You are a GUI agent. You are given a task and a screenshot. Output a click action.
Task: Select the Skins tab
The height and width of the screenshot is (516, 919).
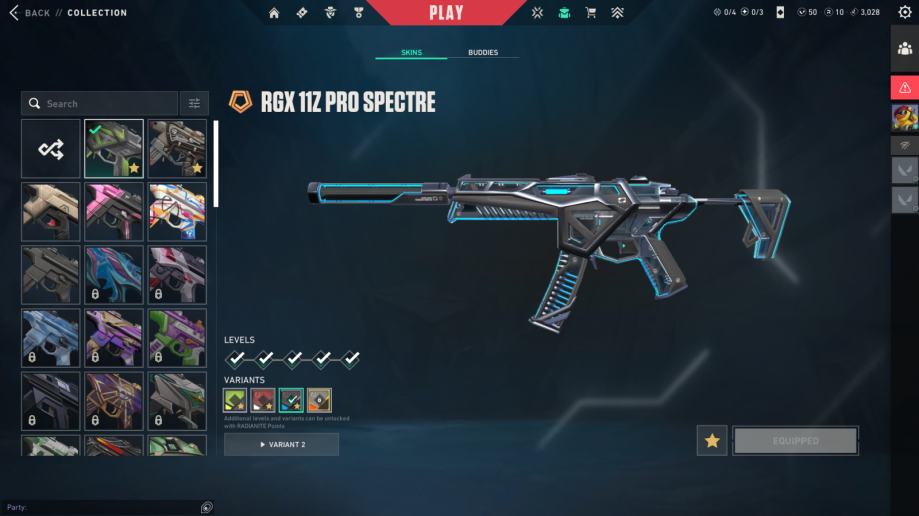(411, 52)
